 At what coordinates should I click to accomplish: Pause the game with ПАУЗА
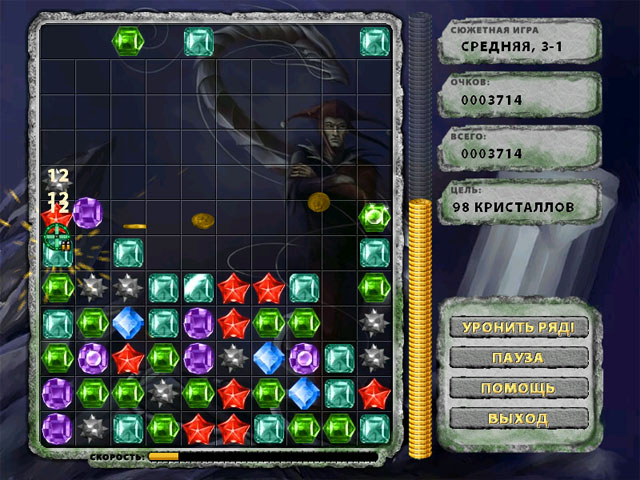coord(516,357)
